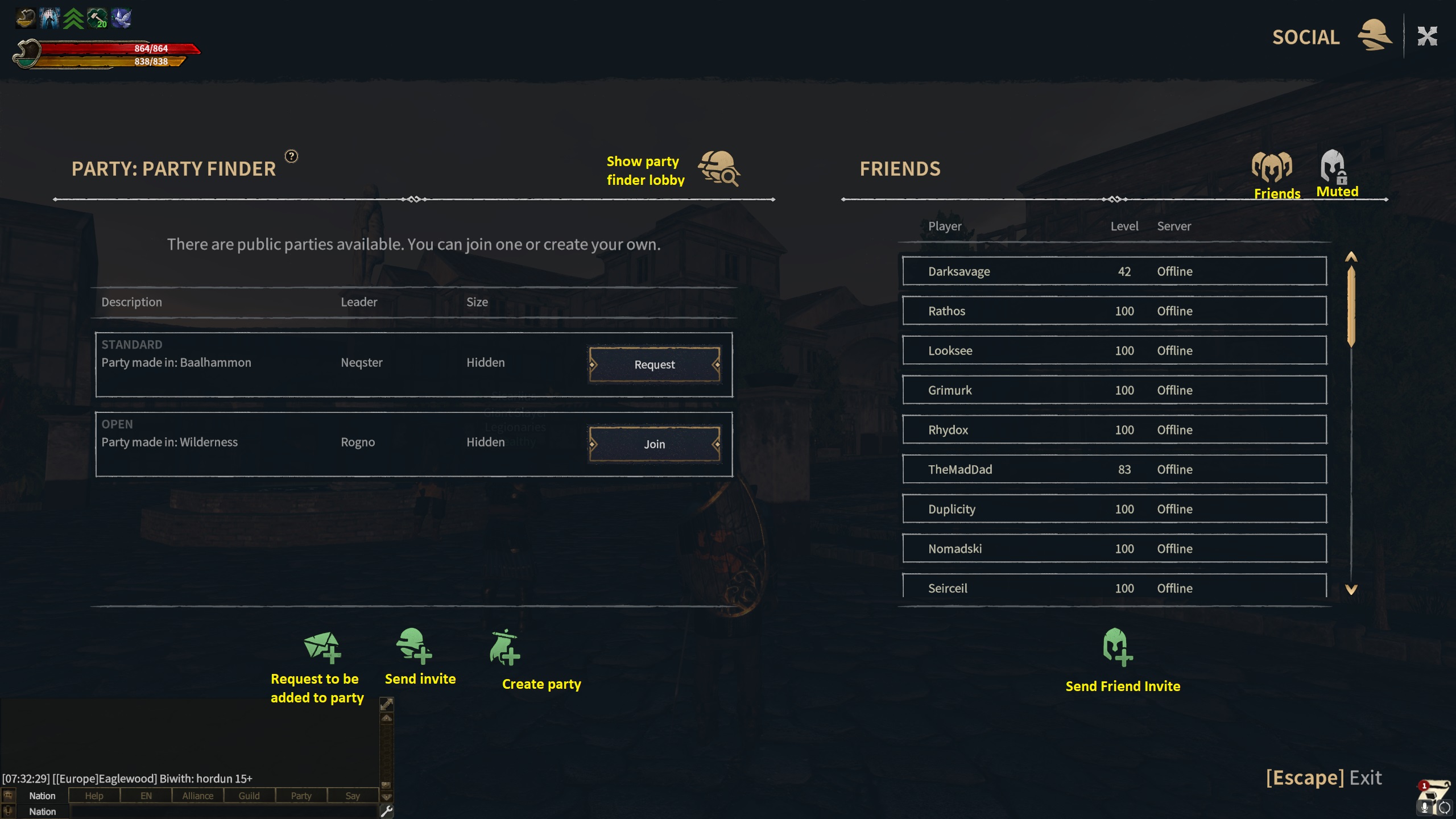Click the chat message input field

223,812
